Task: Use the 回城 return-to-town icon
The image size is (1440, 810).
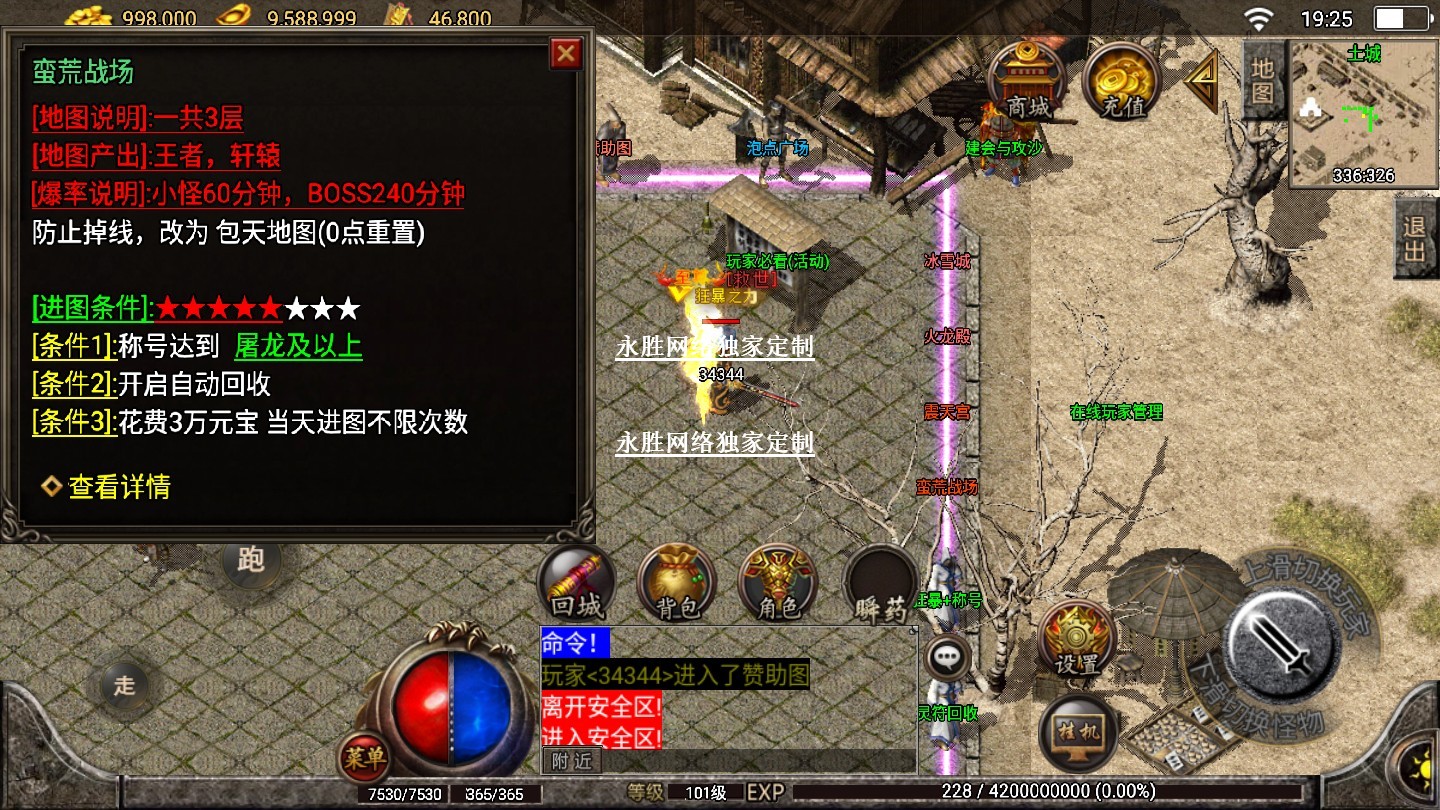Action: [577, 584]
